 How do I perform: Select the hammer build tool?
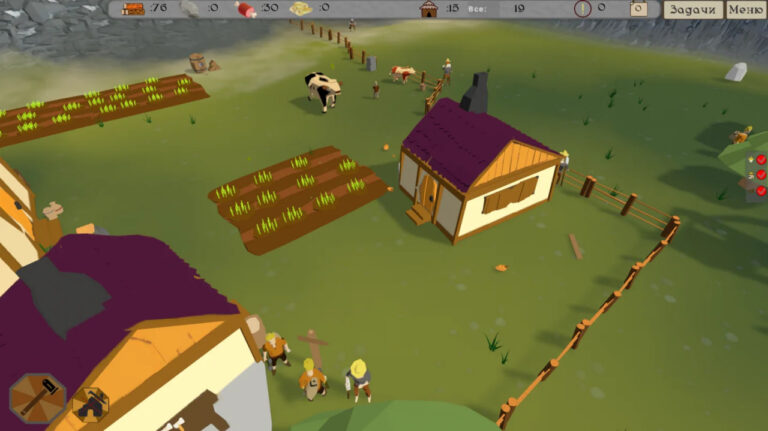pyautogui.click(x=37, y=397)
